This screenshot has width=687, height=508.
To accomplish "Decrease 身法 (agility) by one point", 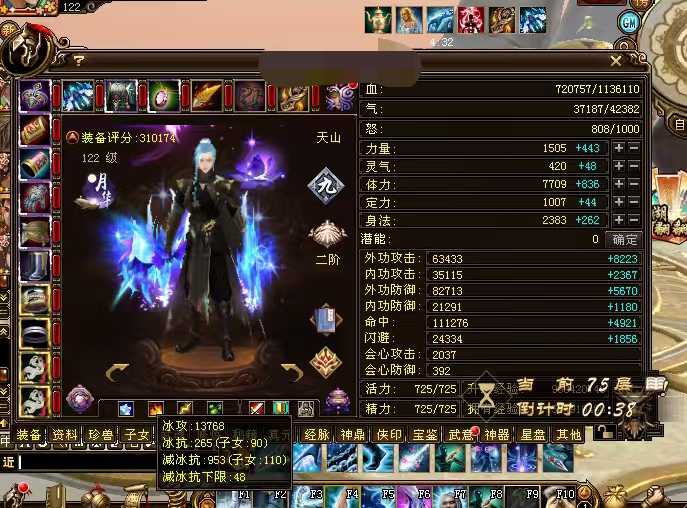I will tap(634, 220).
